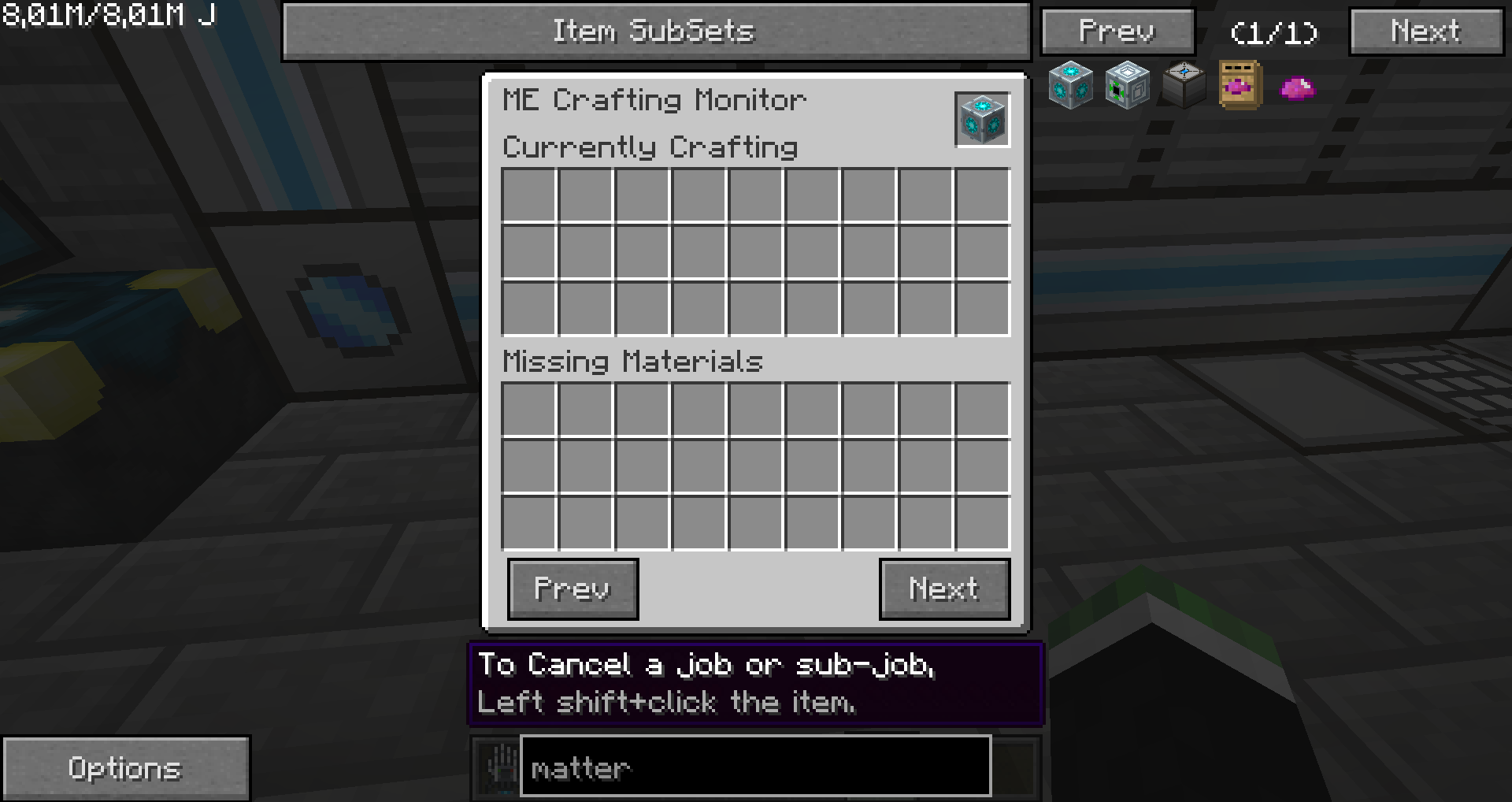Viewport: 1512px width, 802px height.
Task: Open the Item SubSets dropdown
Action: pyautogui.click(x=655, y=32)
